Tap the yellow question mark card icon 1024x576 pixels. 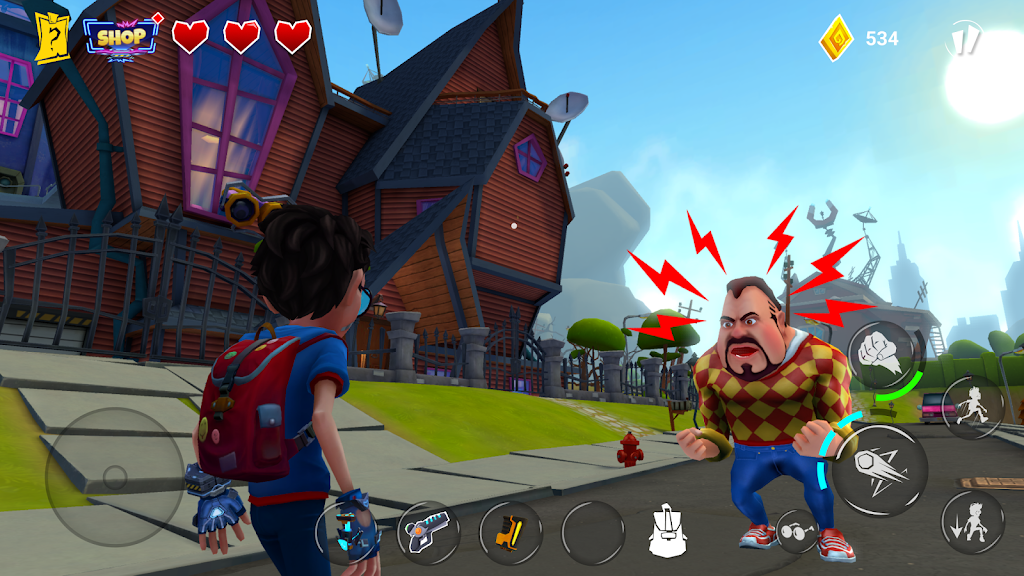(x=51, y=38)
